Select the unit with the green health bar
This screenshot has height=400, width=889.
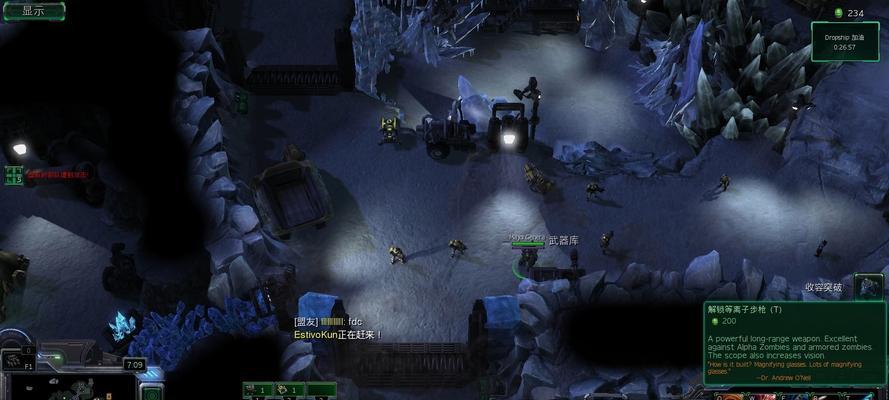pyautogui.click(x=527, y=256)
